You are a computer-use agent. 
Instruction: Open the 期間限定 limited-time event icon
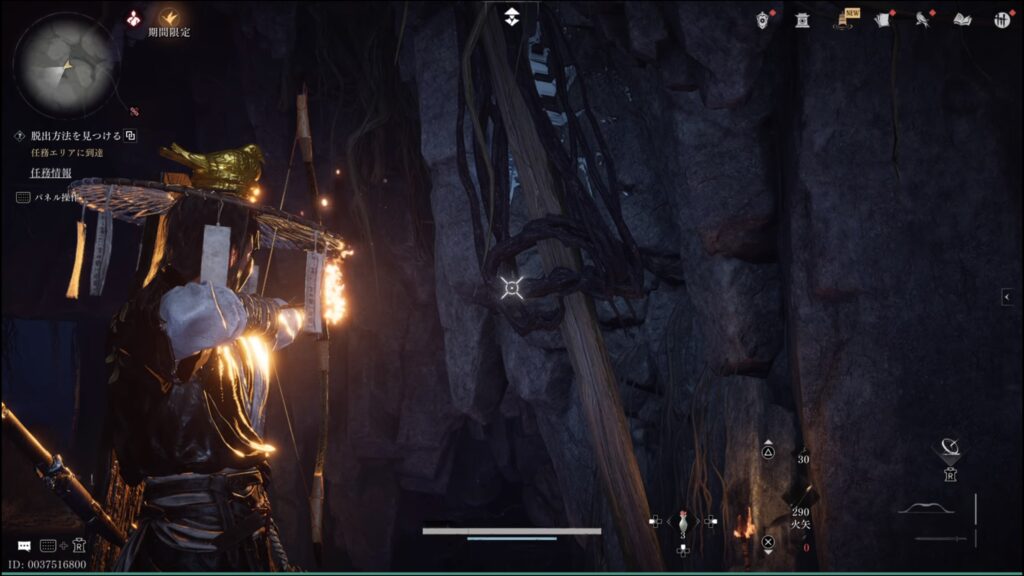169,18
